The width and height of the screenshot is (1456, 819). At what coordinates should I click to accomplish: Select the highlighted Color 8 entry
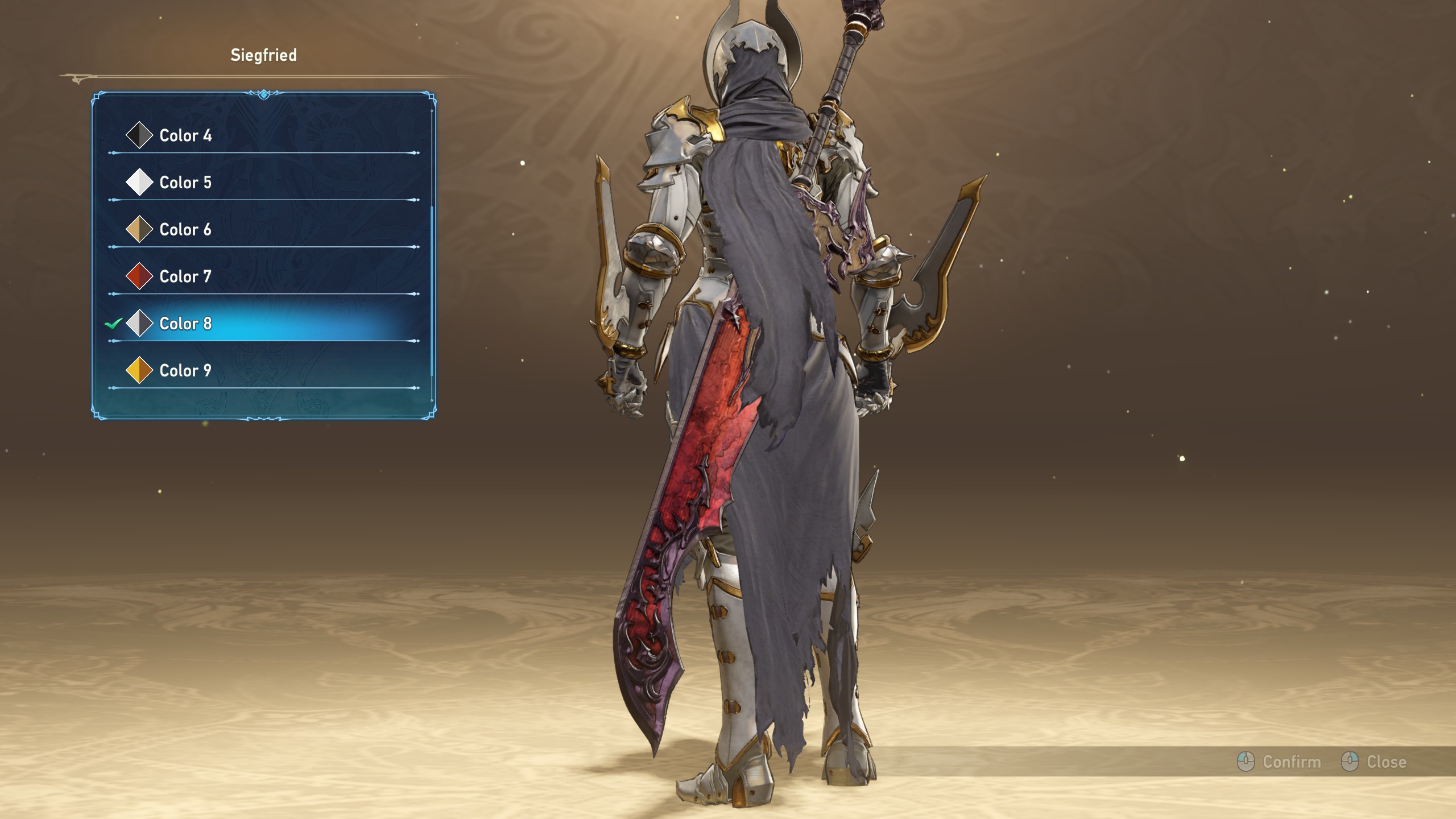click(185, 324)
